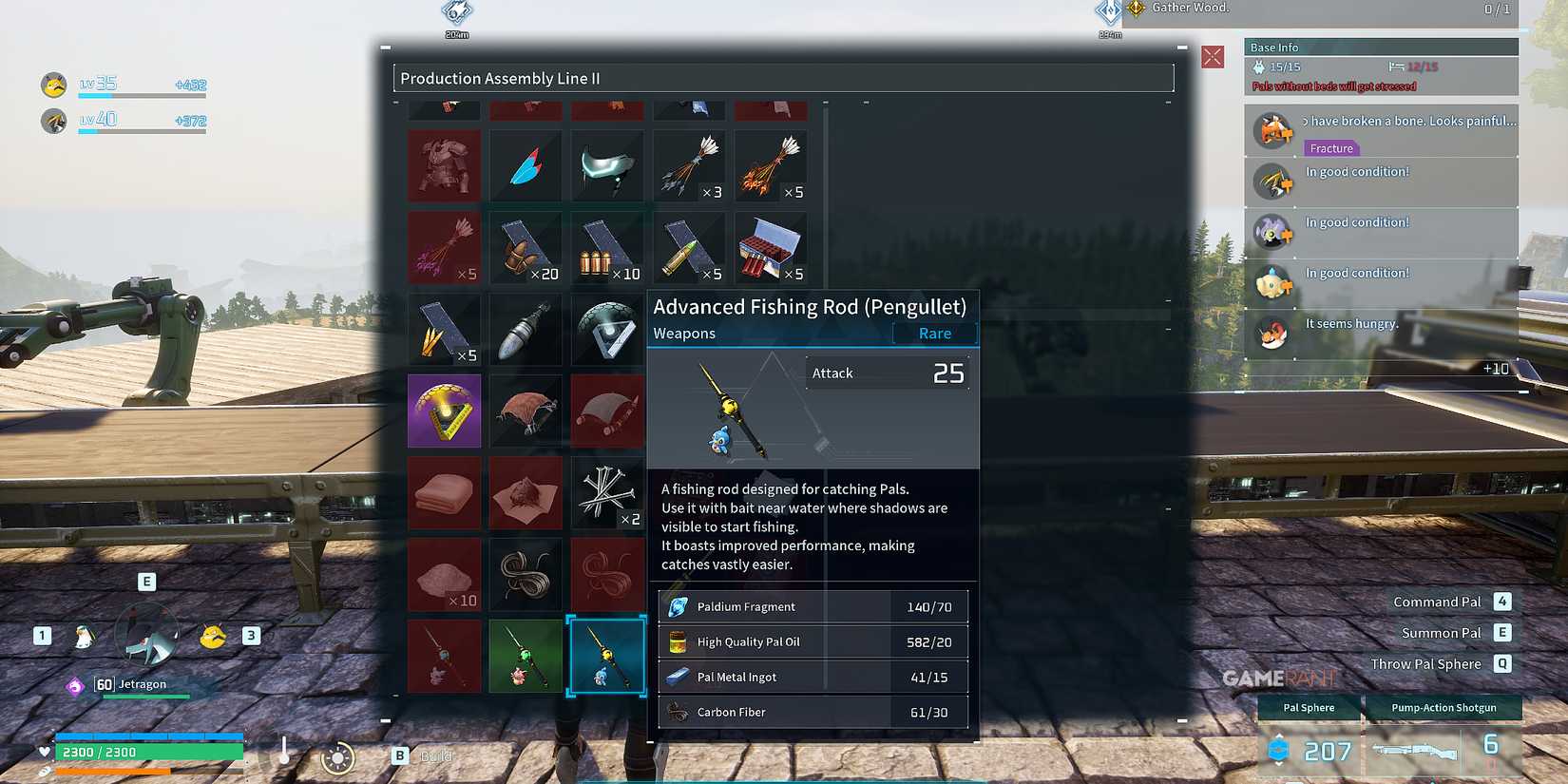
Task: Select the green fishing rod recipe
Action: tap(526, 657)
